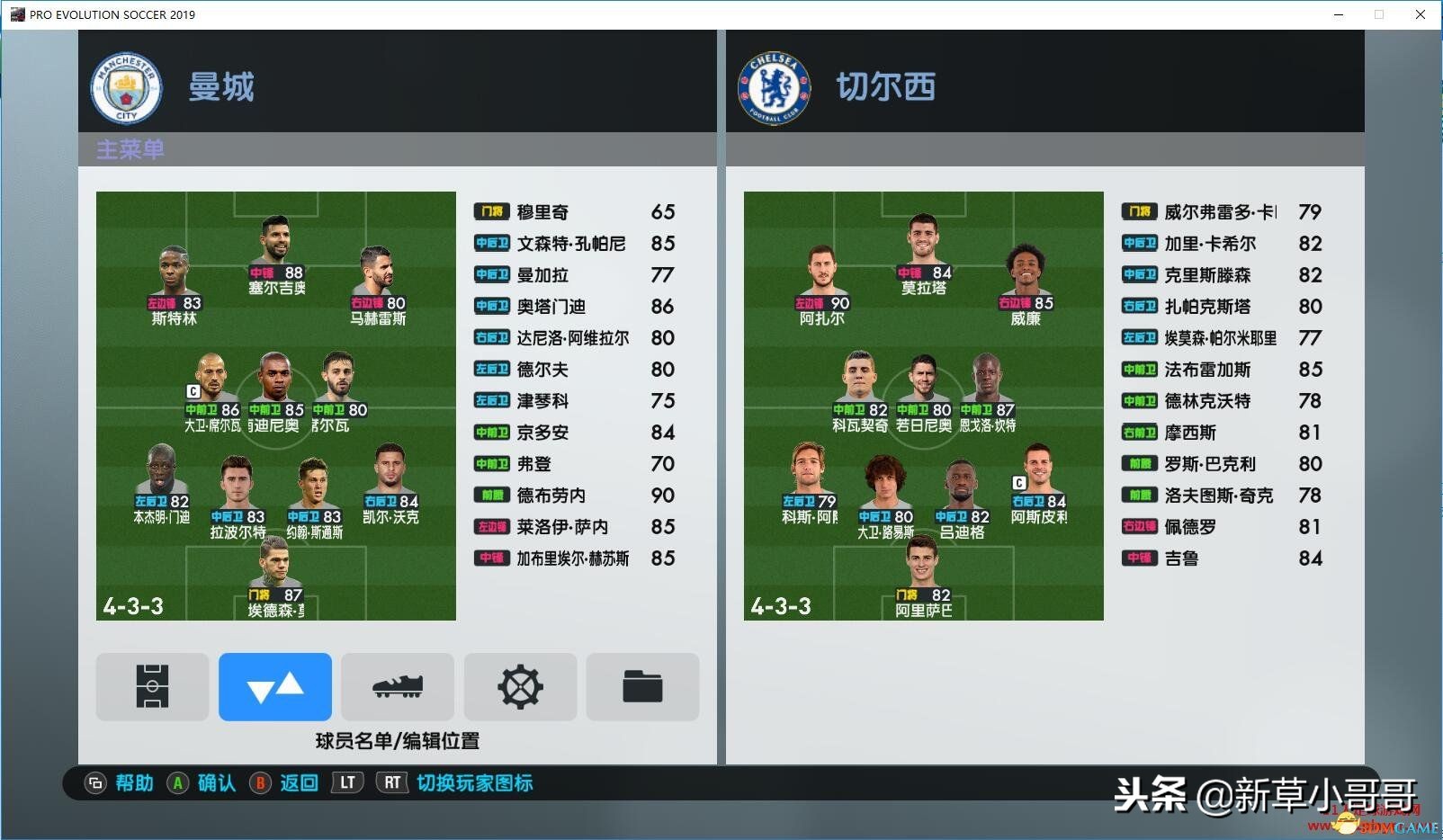Viewport: 1443px width, 840px height.
Task: Select striker 塞尔吉奥 on the City pitch
Action: click(276, 256)
